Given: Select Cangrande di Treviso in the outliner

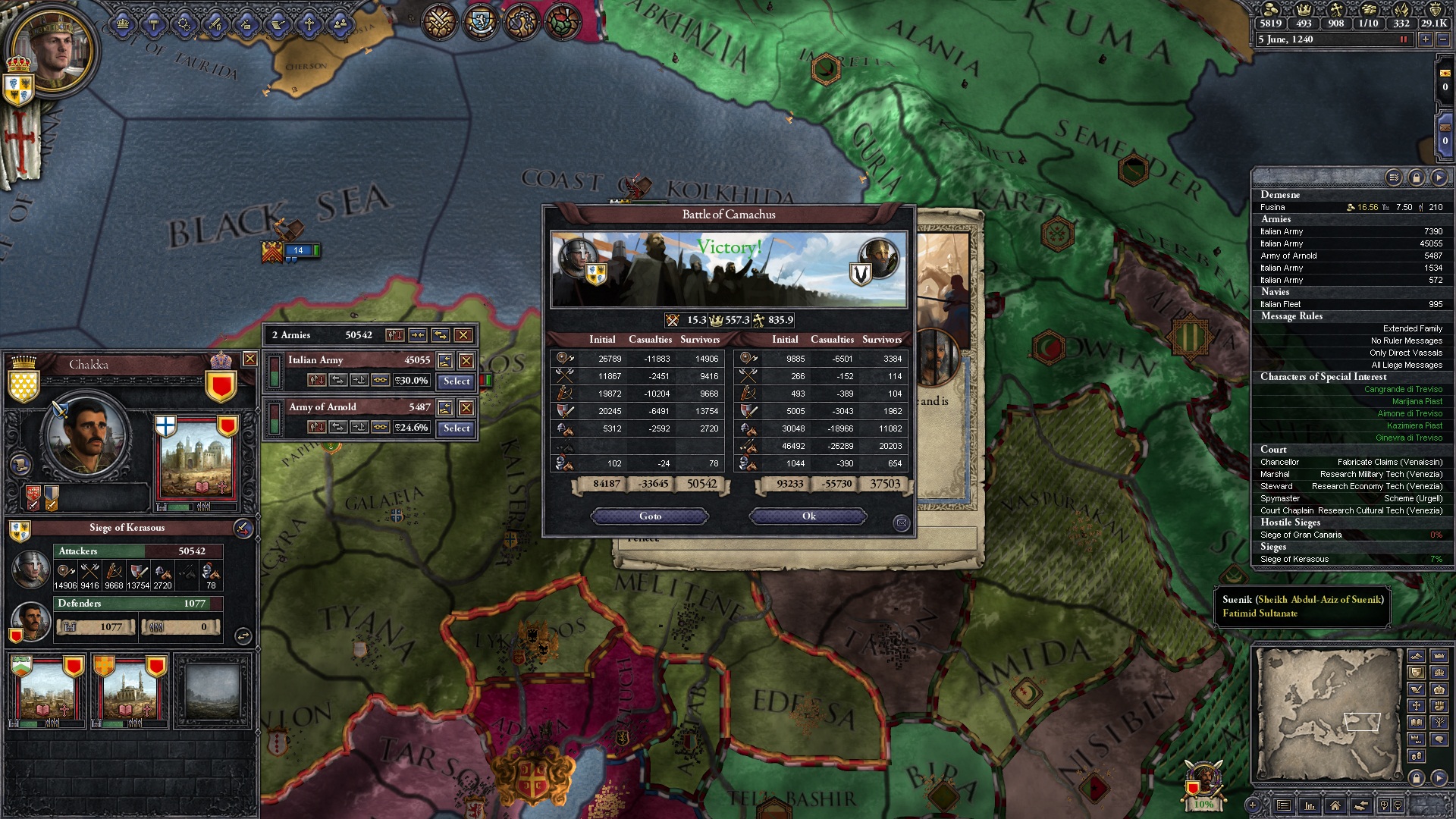Looking at the screenshot, I should (1403, 389).
